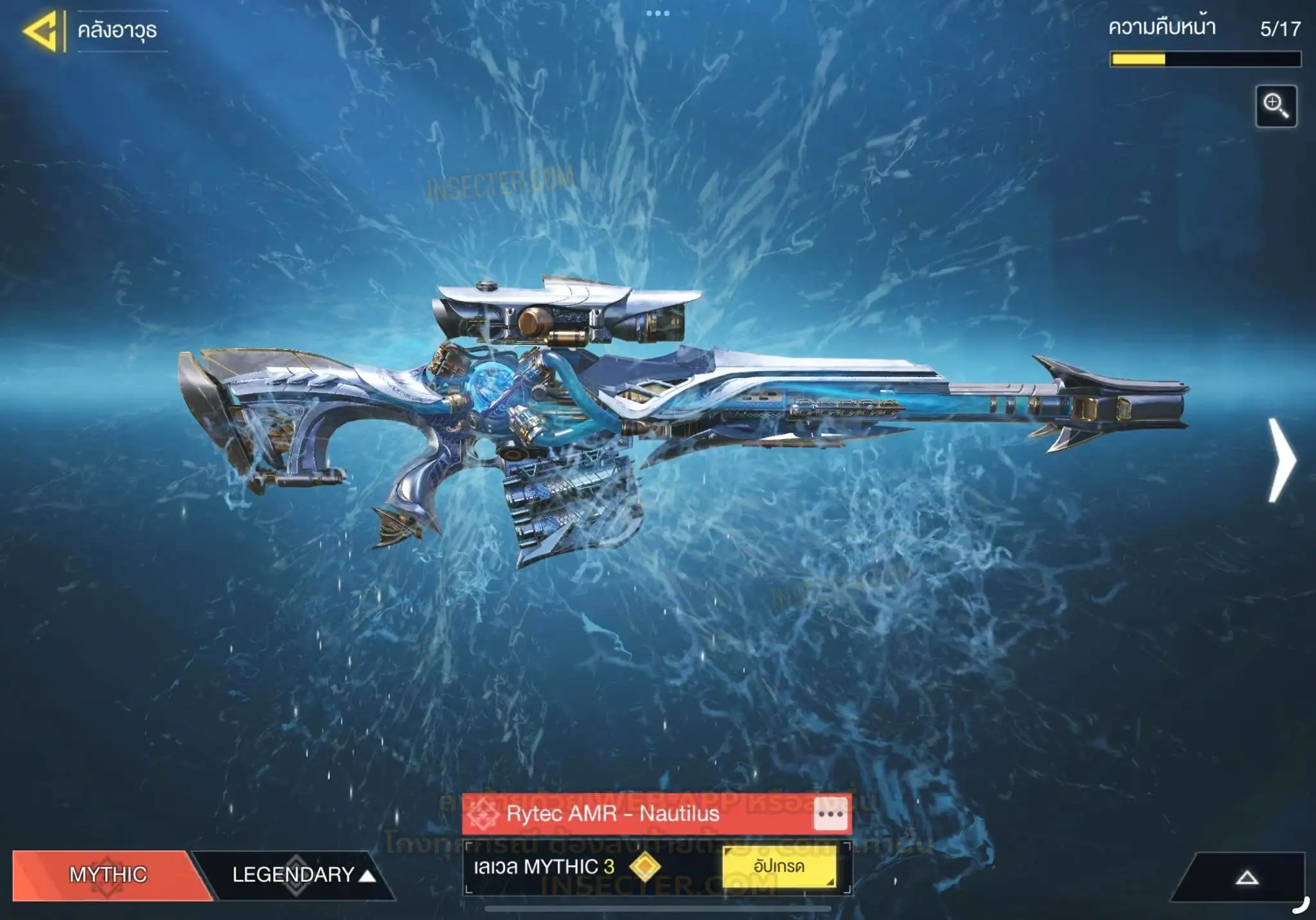Switch to the MYTHIC tab
Image resolution: width=1316 pixels, height=920 pixels.
tap(108, 874)
